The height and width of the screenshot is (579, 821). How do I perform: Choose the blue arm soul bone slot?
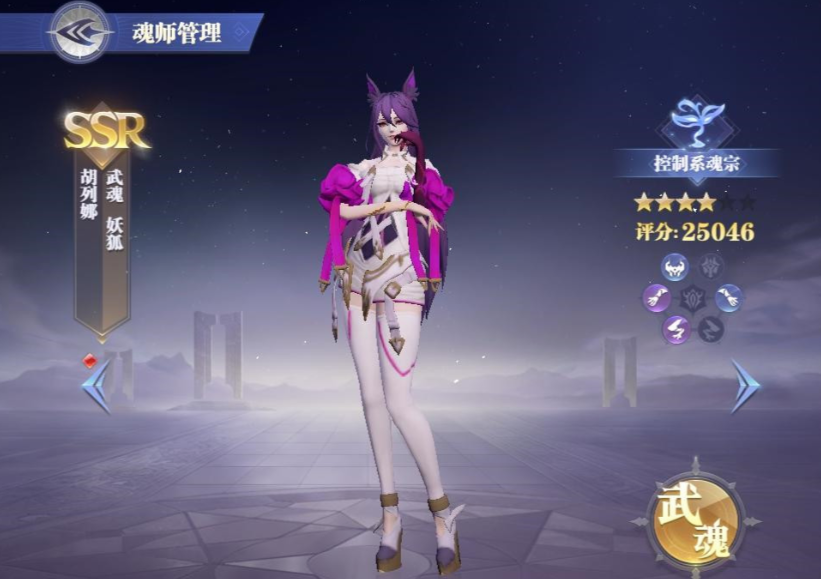click(729, 297)
